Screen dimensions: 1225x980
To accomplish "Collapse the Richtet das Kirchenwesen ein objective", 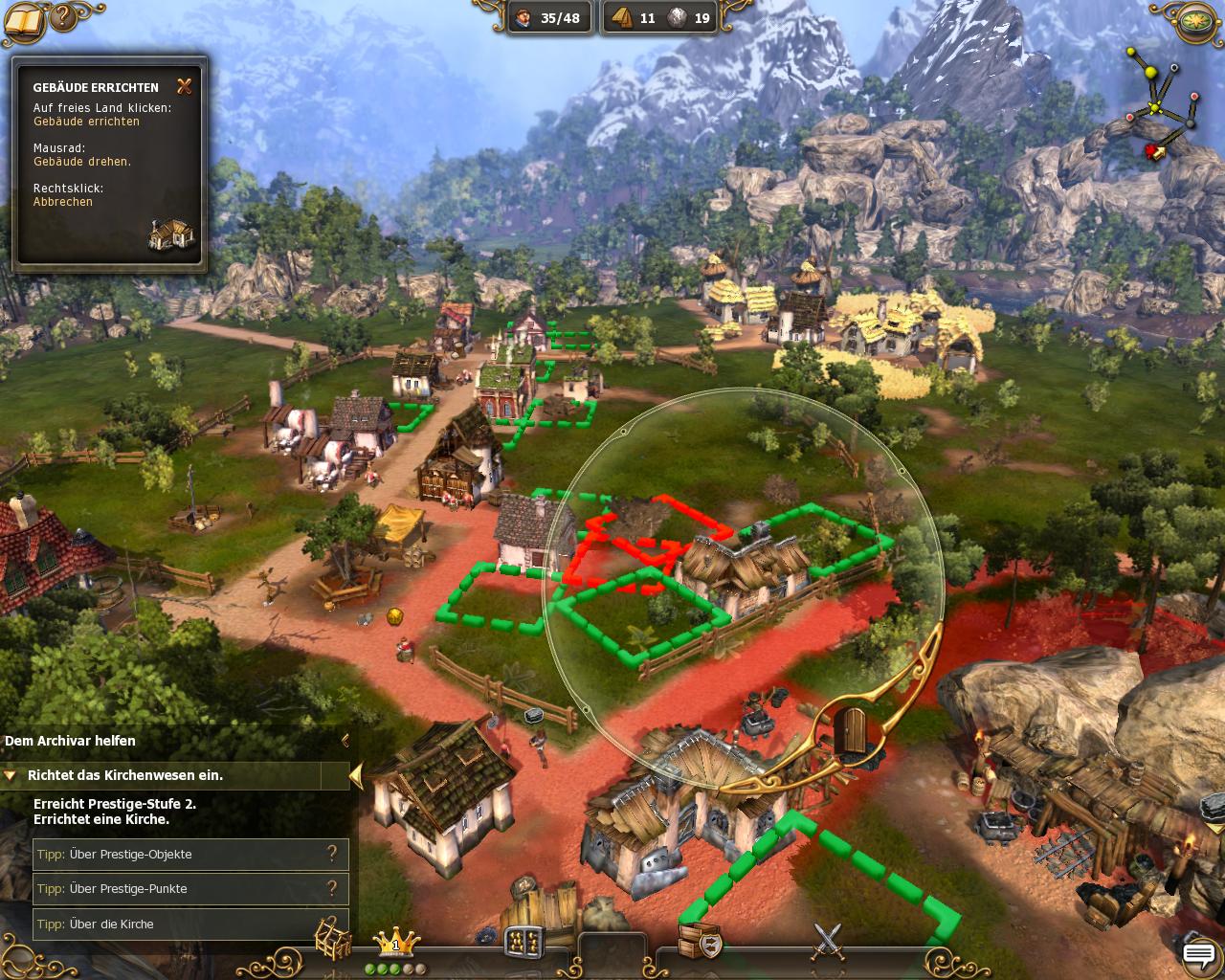I will pos(11,775).
